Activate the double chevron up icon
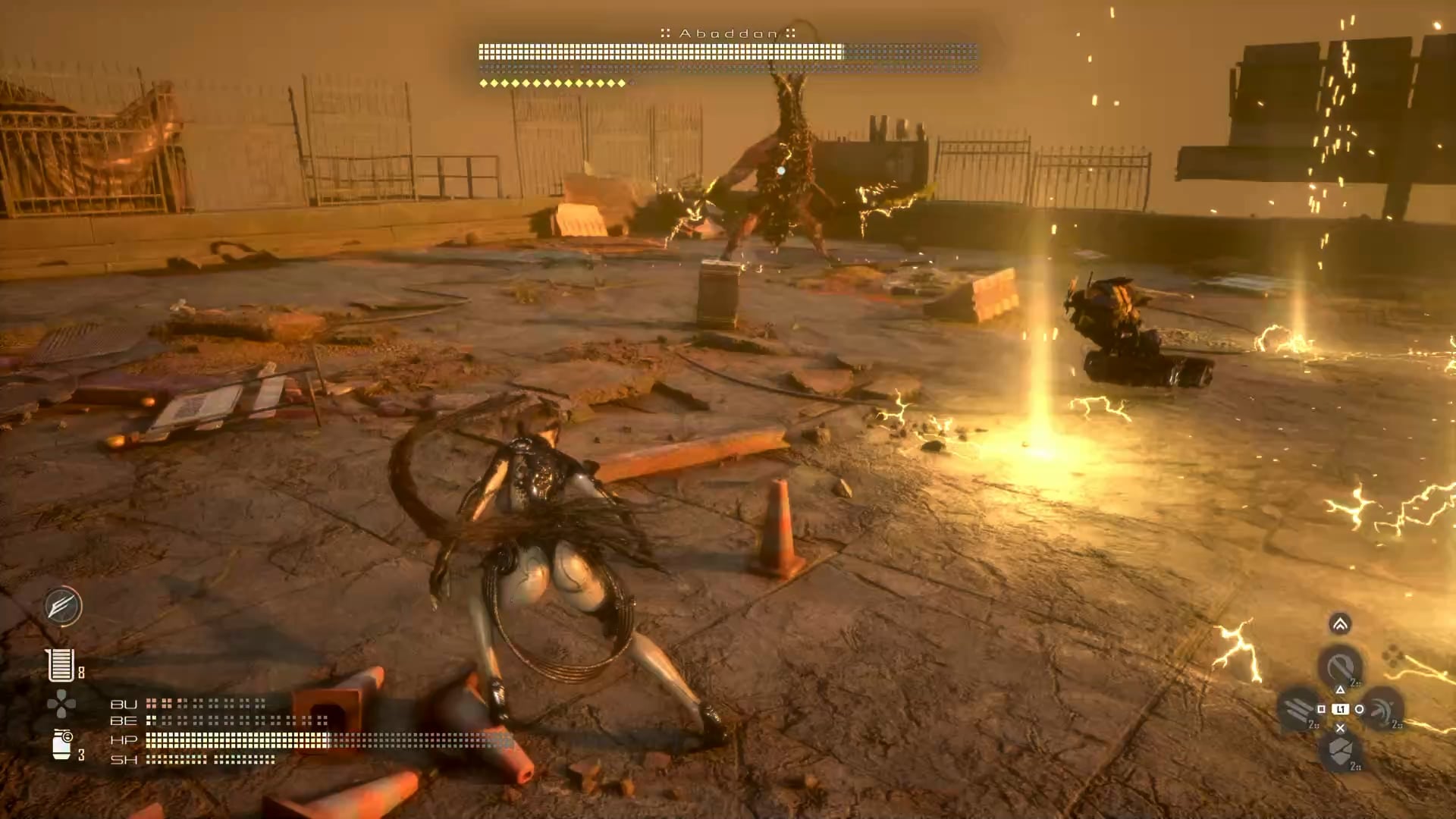 coord(1340,624)
